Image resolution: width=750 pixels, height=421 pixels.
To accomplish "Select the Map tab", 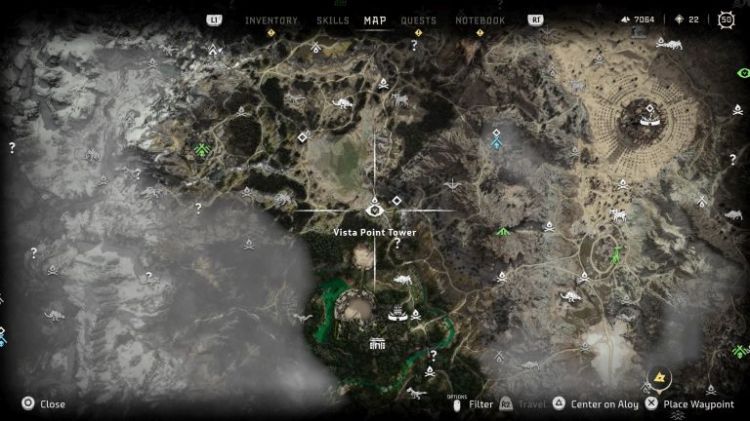I will tap(375, 20).
